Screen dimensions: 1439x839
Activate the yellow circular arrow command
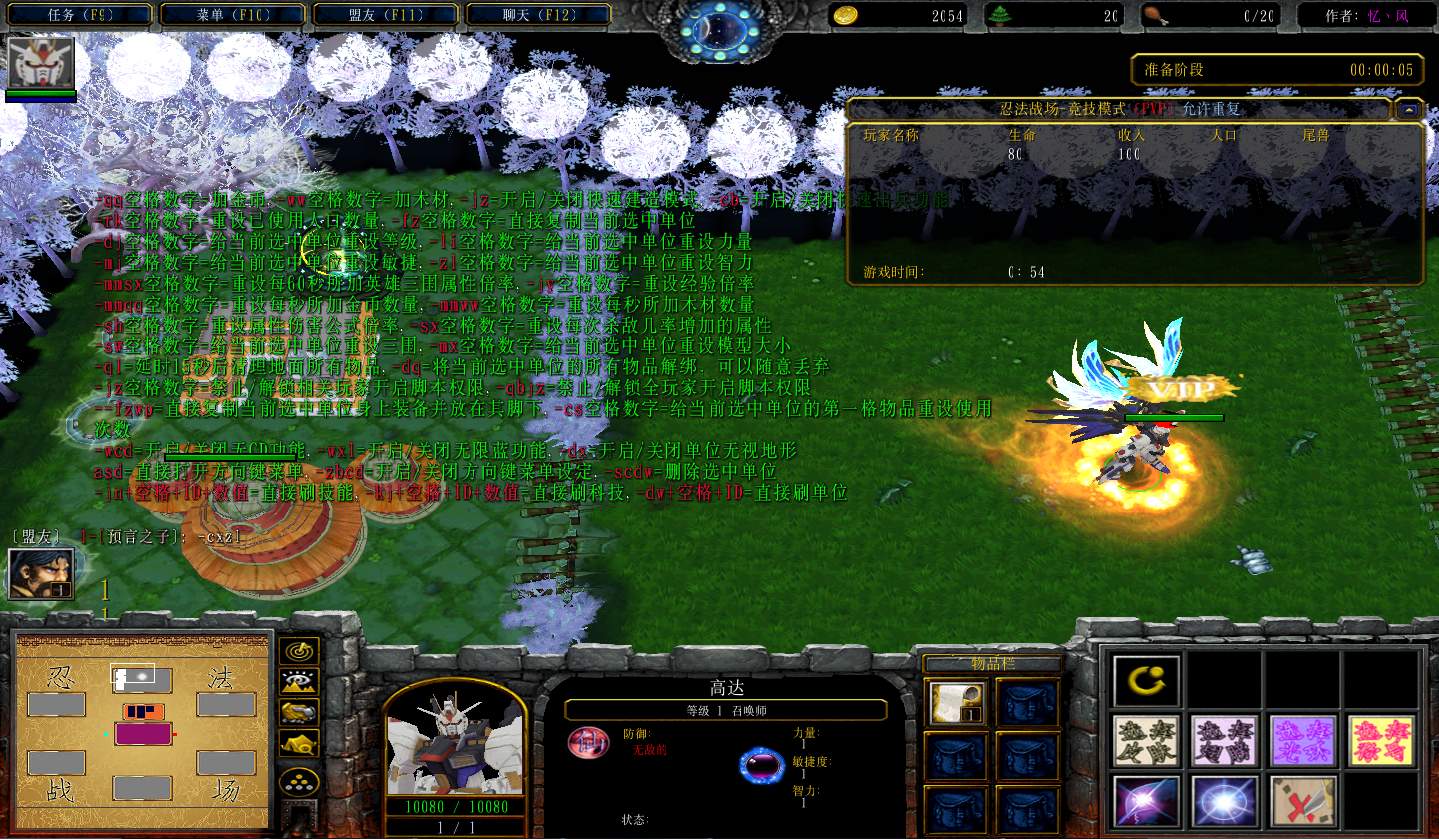coord(1146,681)
